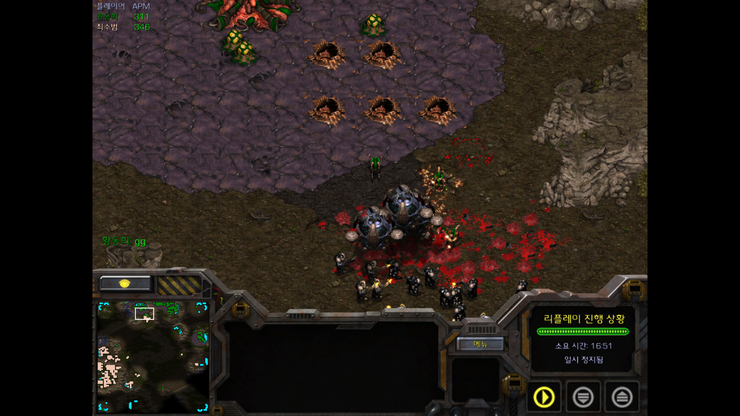
Task: Speed up the replay playback
Action: [621, 396]
